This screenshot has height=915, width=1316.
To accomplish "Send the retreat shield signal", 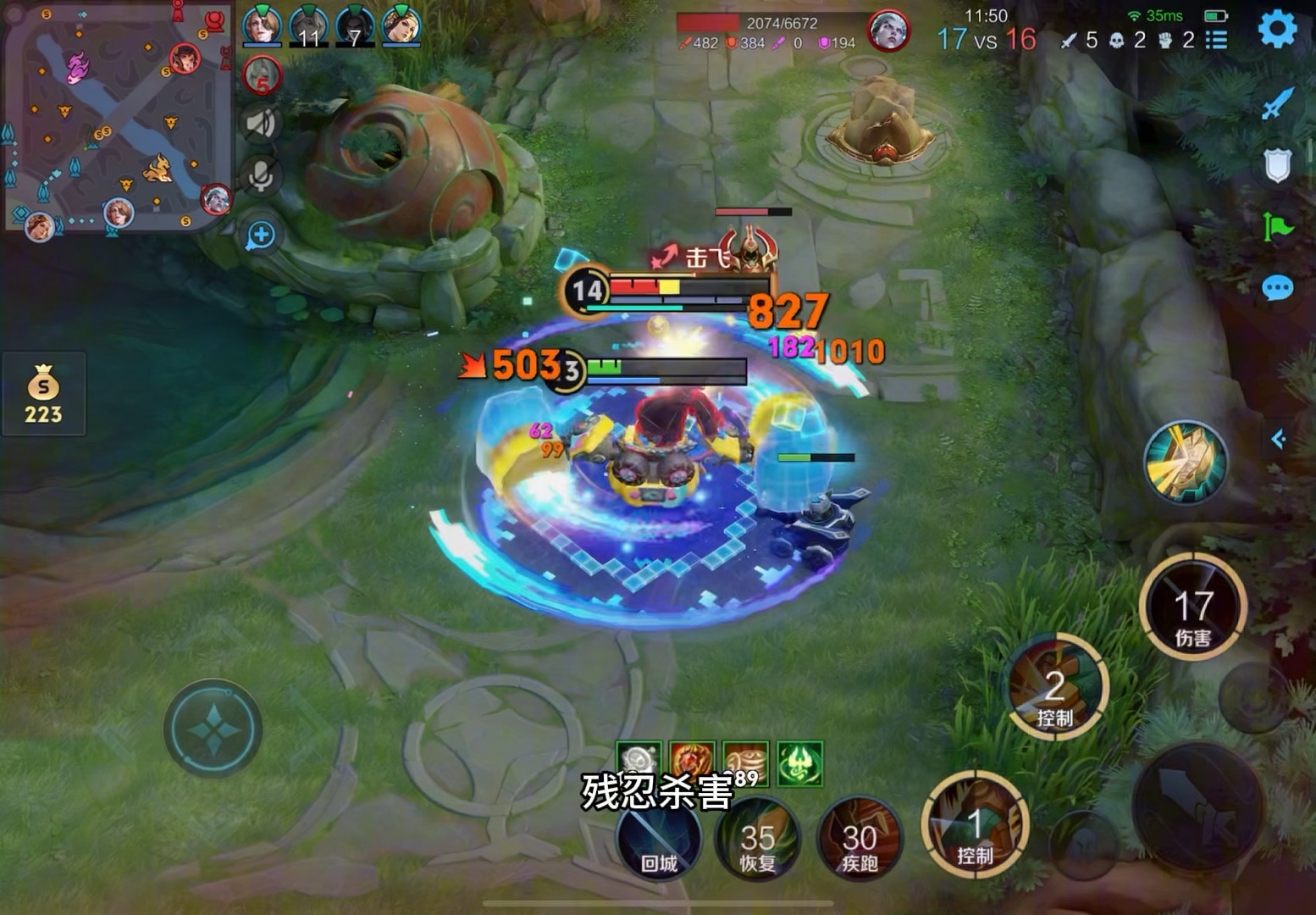I will [x=1277, y=165].
